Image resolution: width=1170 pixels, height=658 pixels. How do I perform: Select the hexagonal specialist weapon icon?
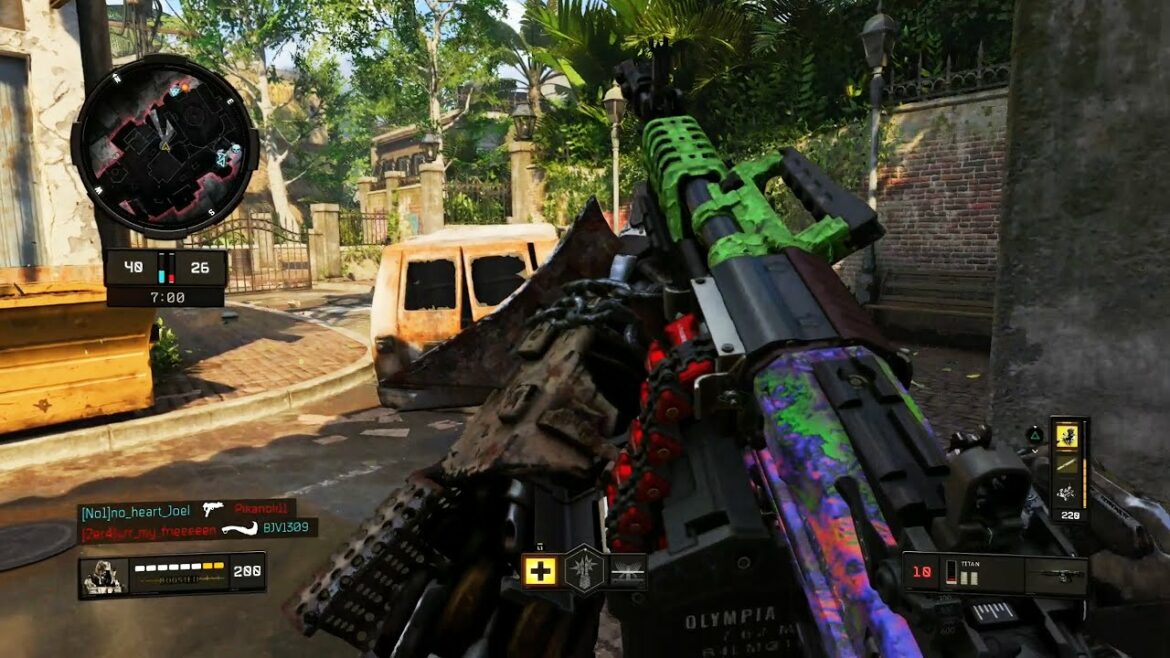584,570
